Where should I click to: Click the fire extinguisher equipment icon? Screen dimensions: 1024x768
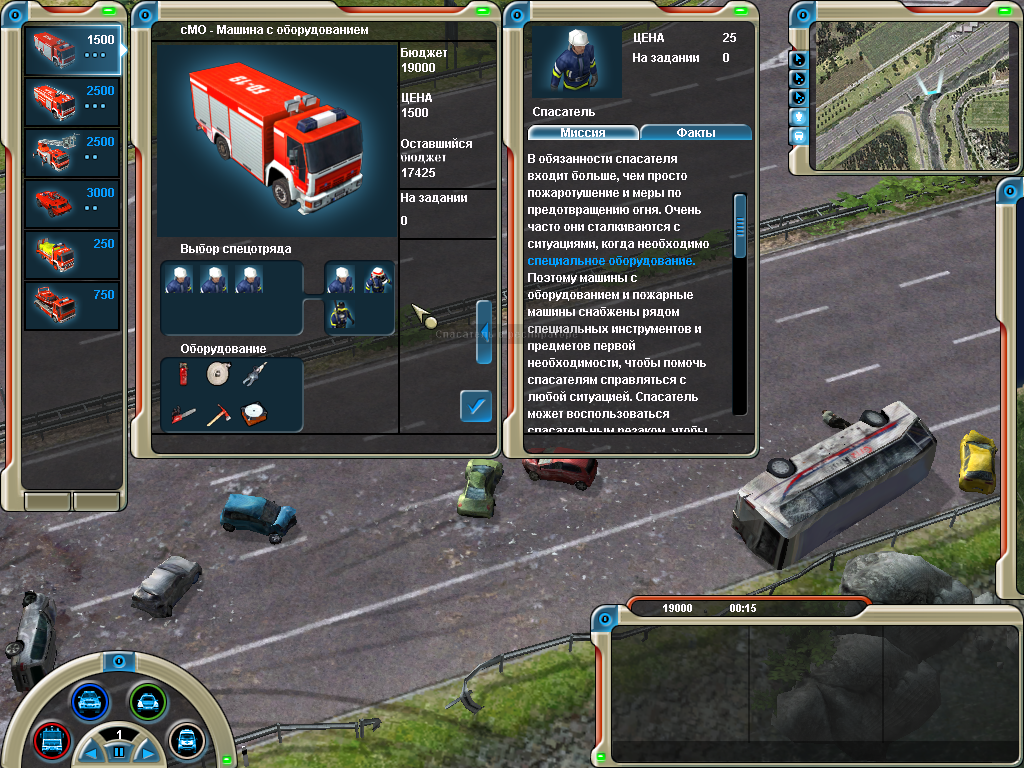coord(182,374)
